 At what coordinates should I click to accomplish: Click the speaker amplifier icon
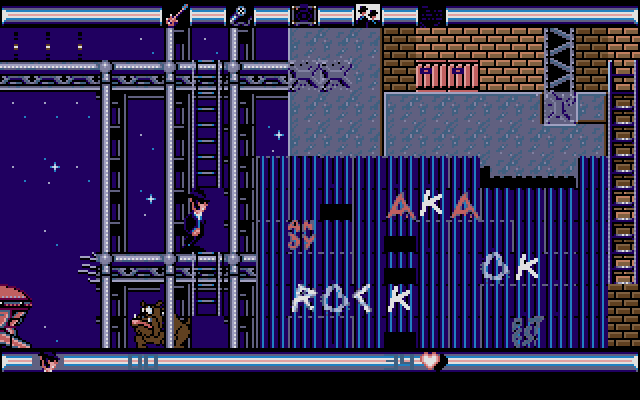pyautogui.click(x=304, y=14)
